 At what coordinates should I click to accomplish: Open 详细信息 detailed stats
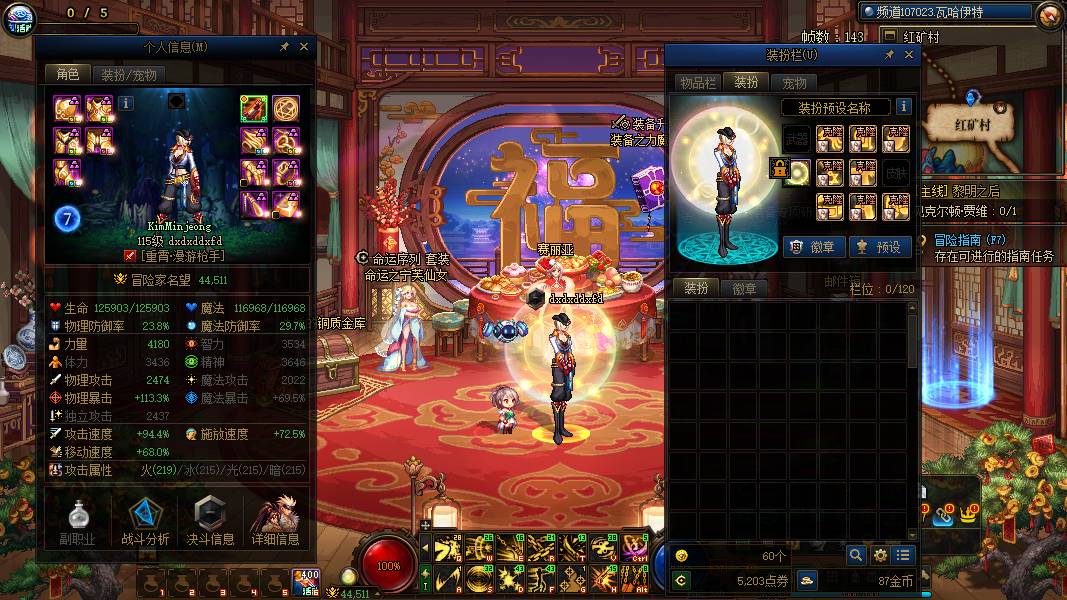tap(276, 522)
